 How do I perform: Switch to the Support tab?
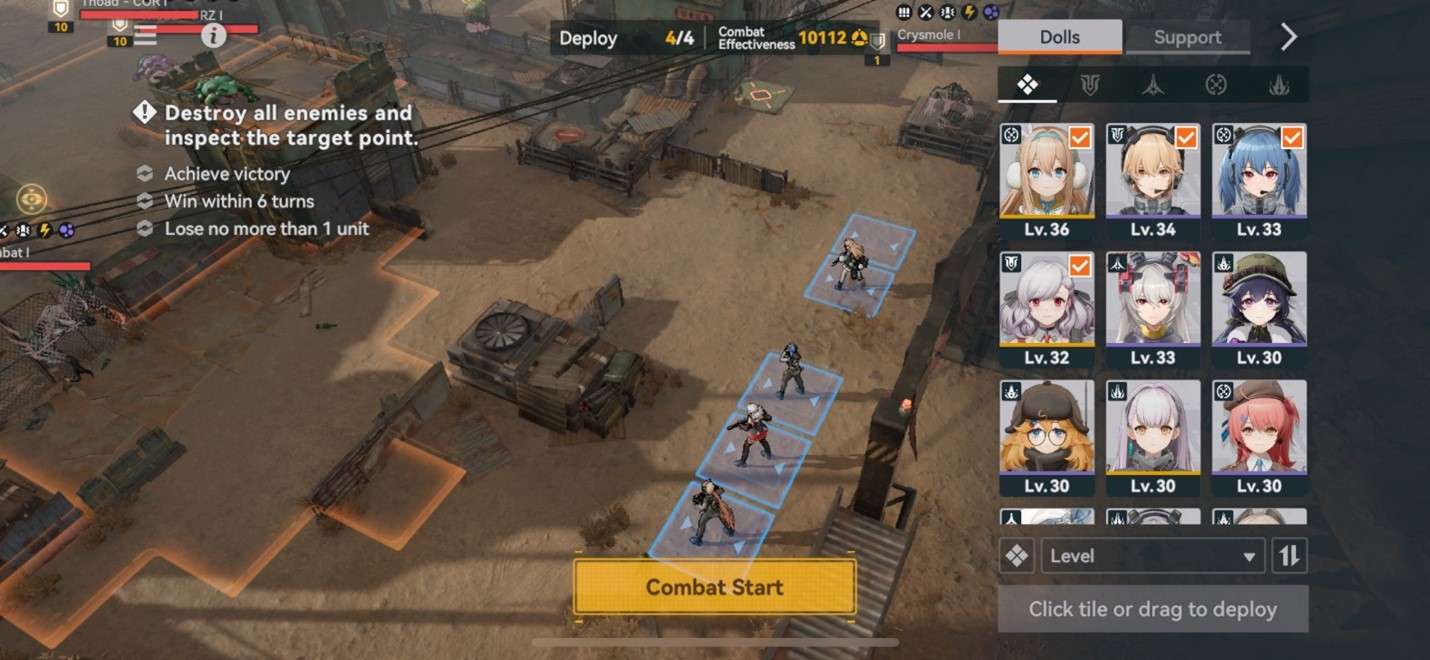(1187, 37)
